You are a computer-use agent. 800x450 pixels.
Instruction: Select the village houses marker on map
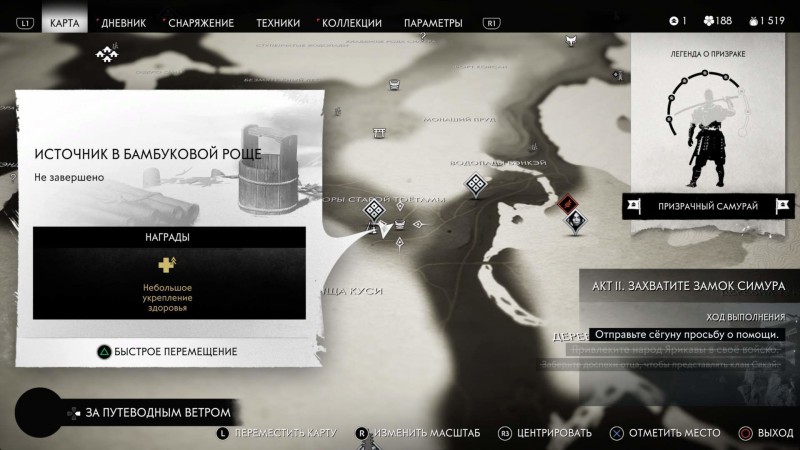[x=106, y=53]
